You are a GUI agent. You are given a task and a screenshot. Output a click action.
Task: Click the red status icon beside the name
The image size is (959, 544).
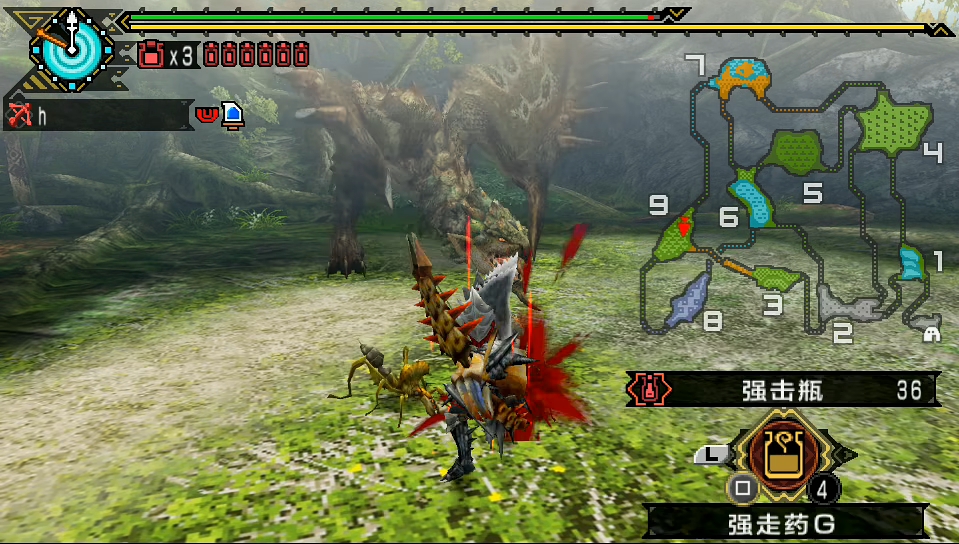tap(207, 114)
